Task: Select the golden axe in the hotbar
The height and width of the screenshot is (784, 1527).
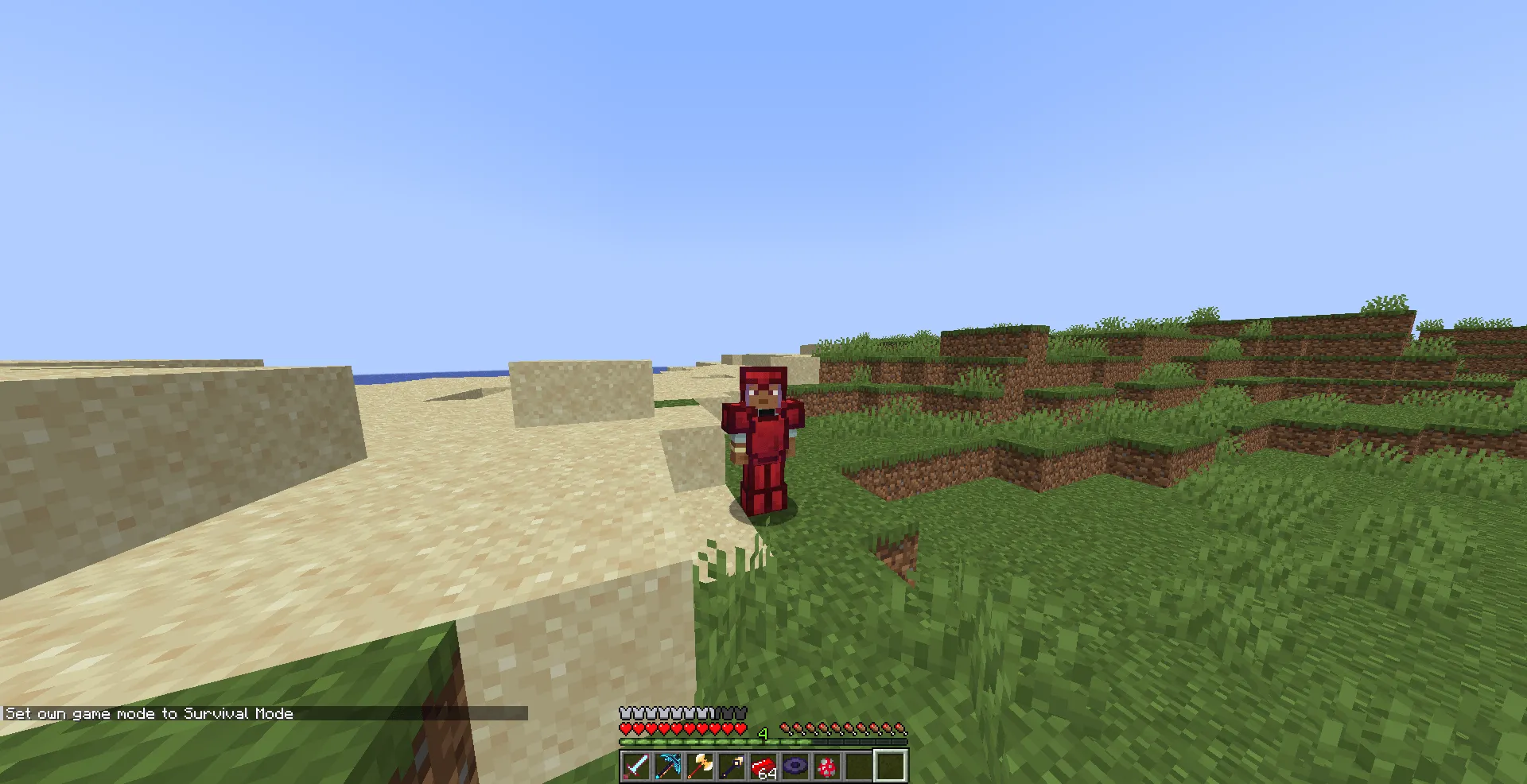Action: click(699, 767)
